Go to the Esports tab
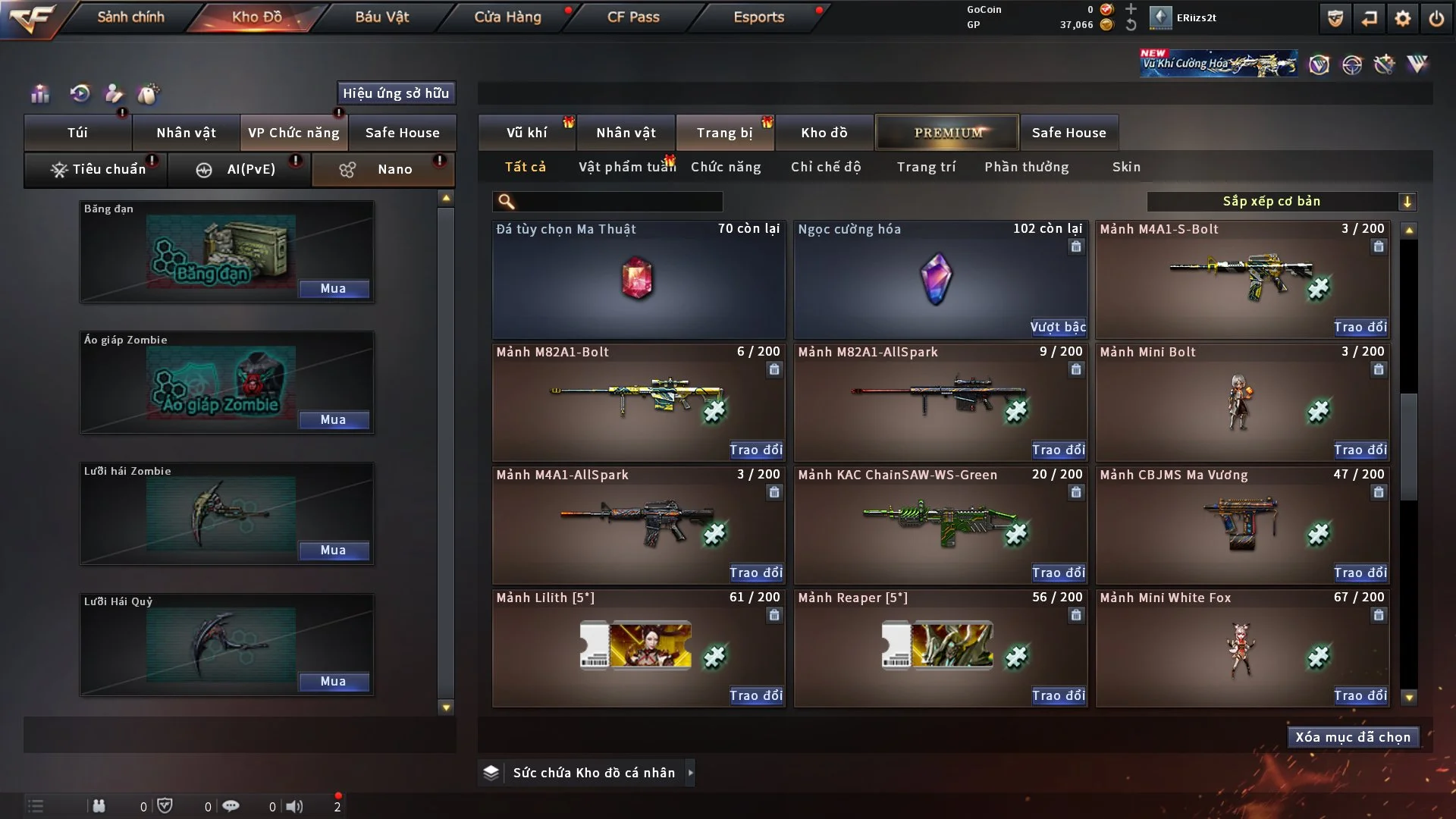The image size is (1456, 819). [758, 17]
